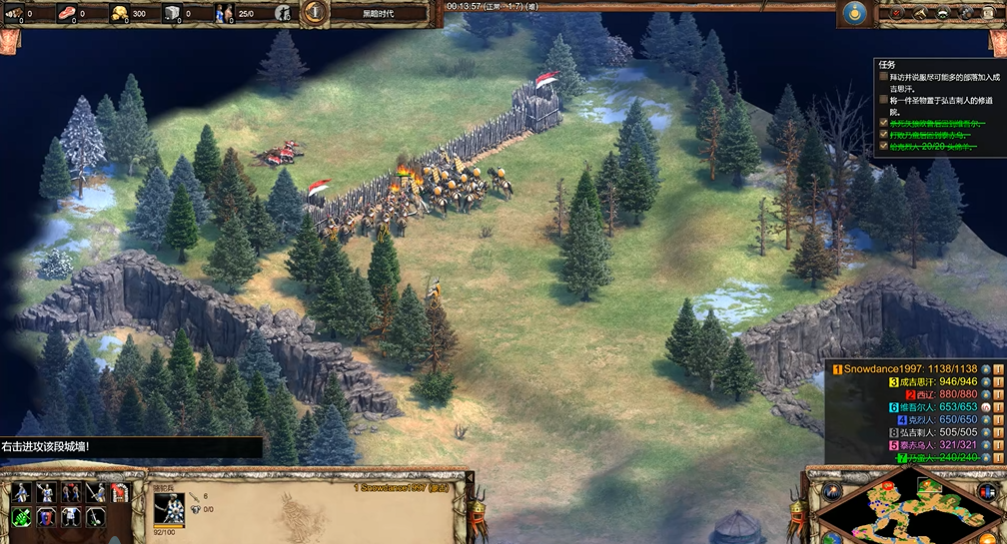1007x544 pixels.
Task: Activate the green aggressive stance command
Action: click(x=20, y=516)
